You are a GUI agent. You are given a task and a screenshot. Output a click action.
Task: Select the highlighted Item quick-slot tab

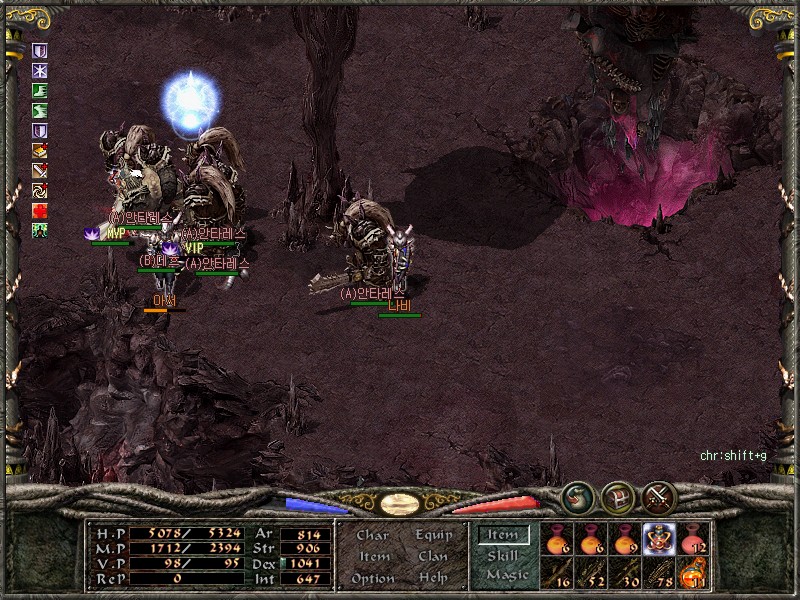click(502, 535)
